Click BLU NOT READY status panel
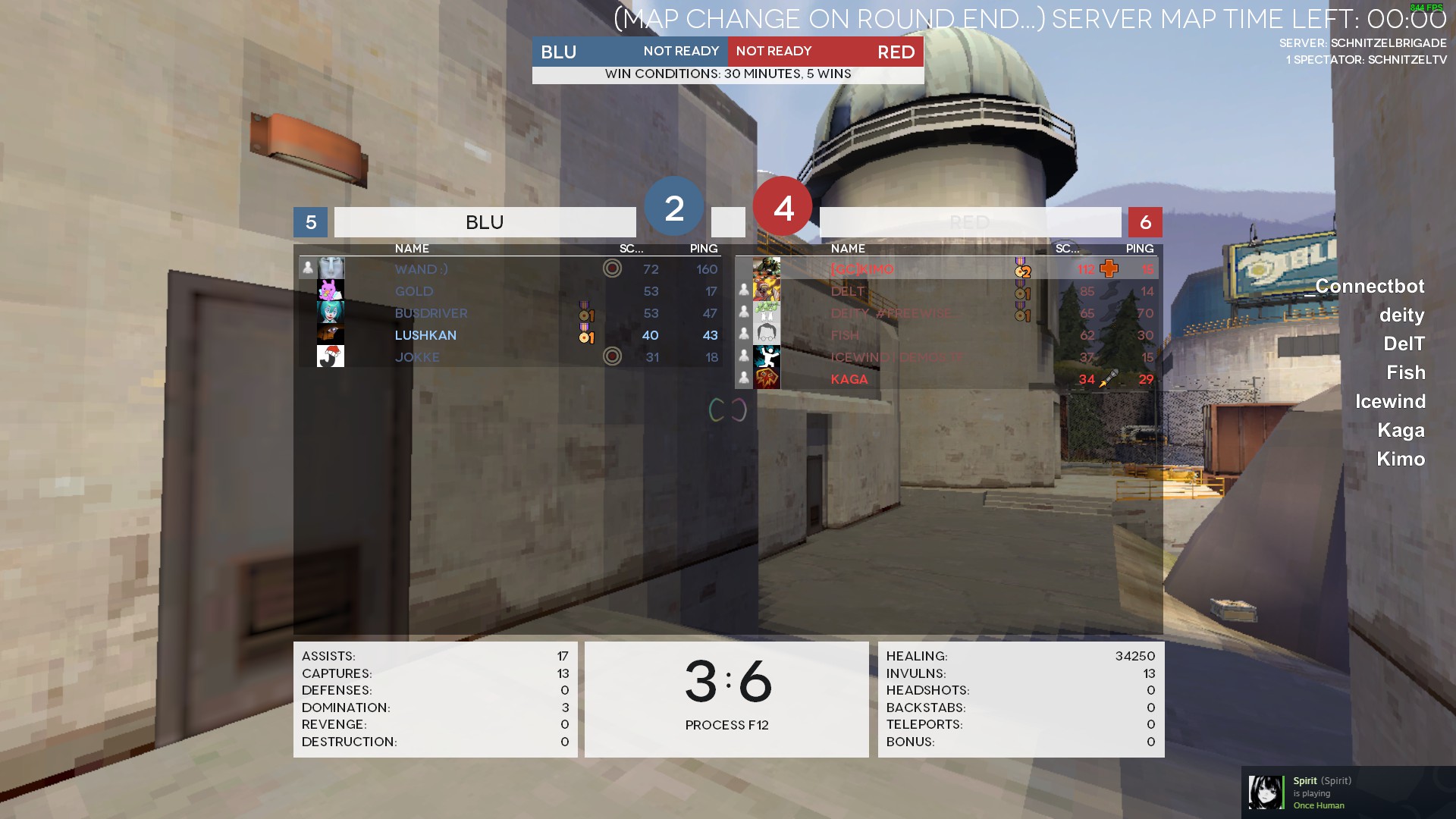Screen dimensions: 1456x819 point(630,52)
